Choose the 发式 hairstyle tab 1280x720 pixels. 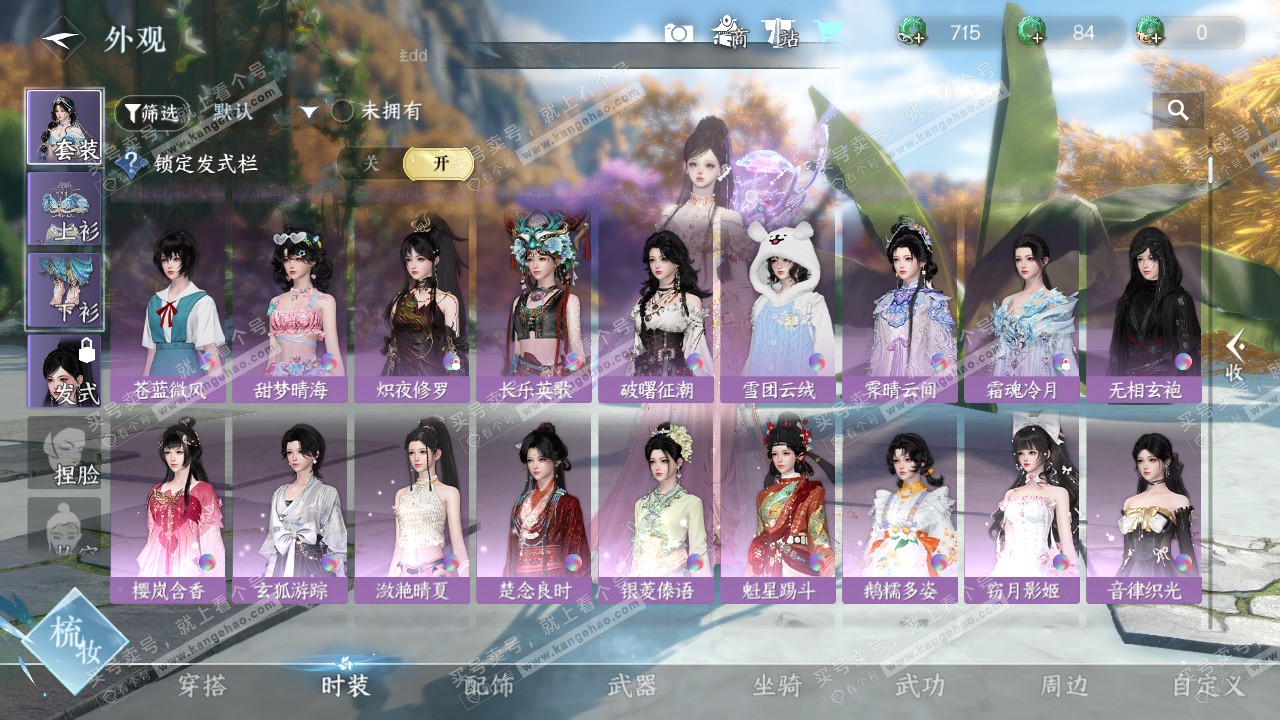click(x=64, y=371)
